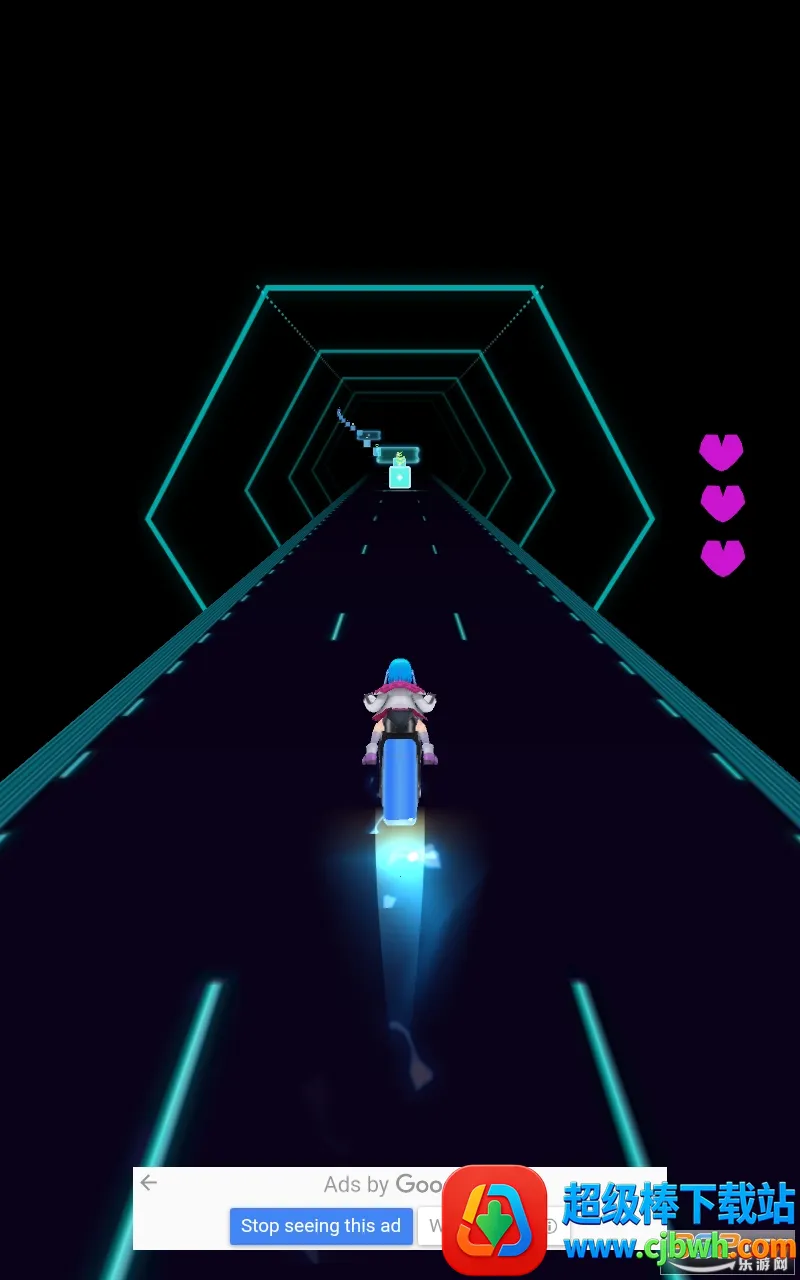The image size is (800, 1280).
Task: Click the "Stop seeing this ad" button
Action: tap(321, 1226)
